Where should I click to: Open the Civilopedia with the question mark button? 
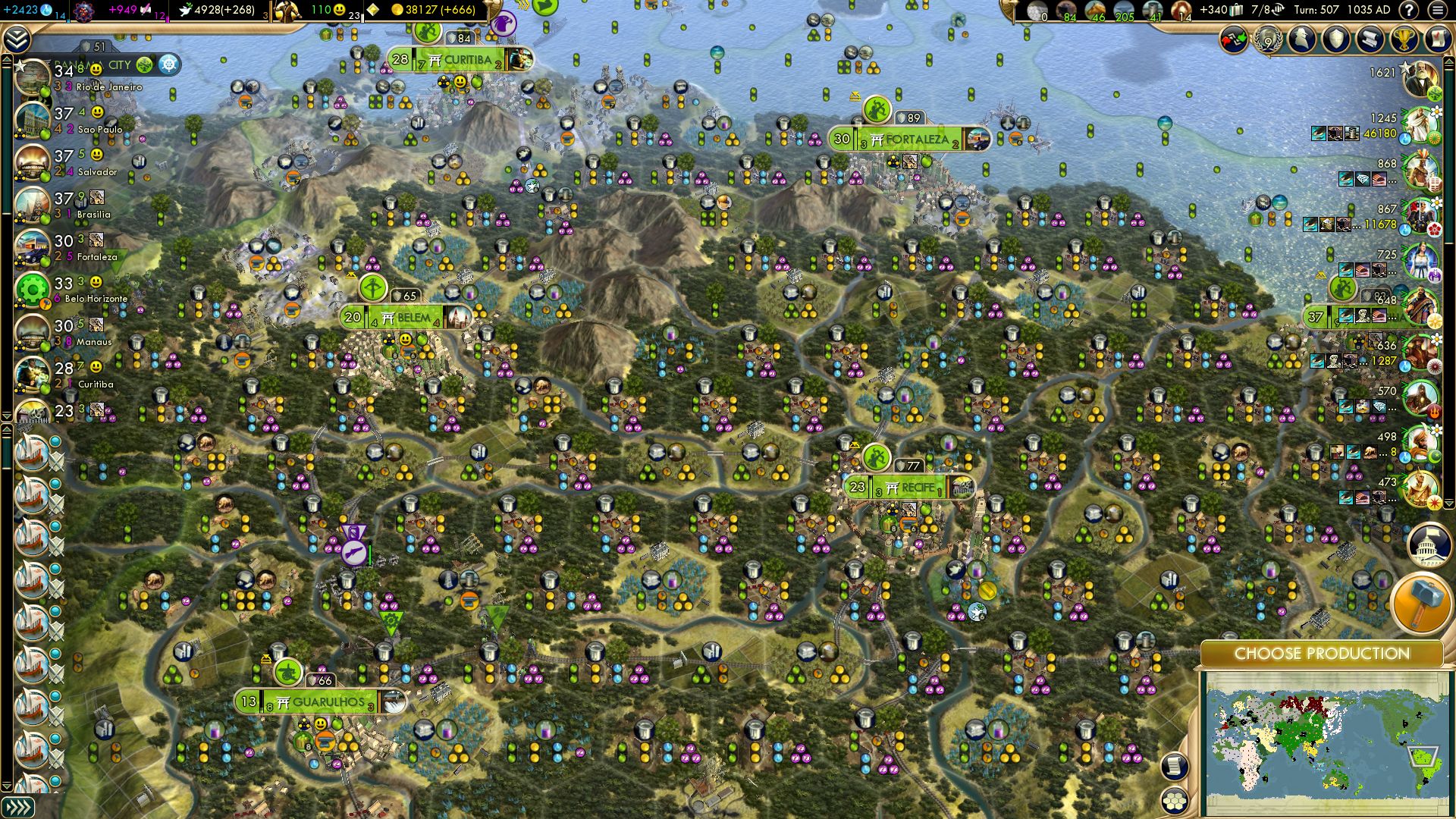click(1408, 11)
